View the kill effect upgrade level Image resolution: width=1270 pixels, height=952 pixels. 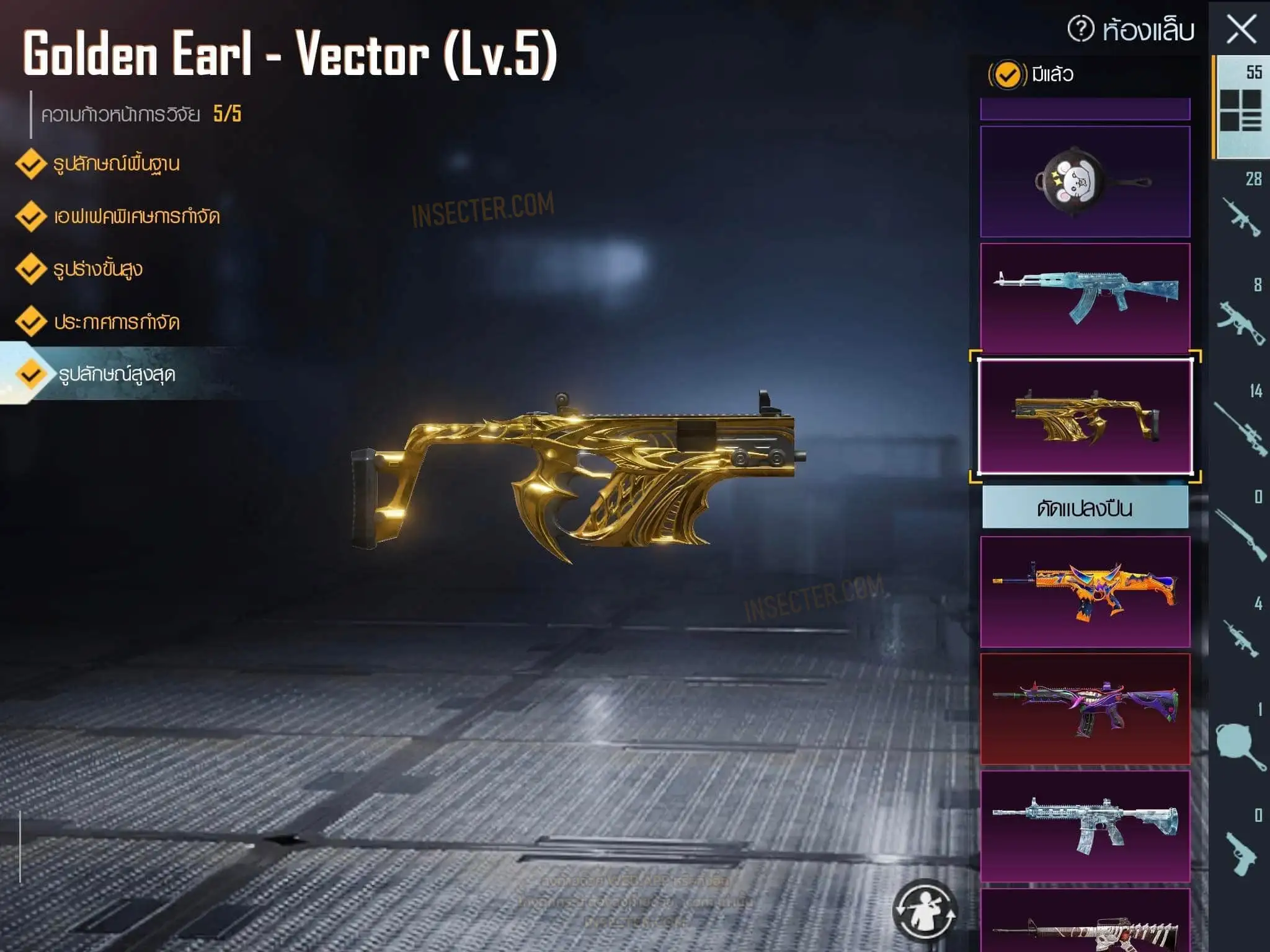pyautogui.click(x=136, y=217)
